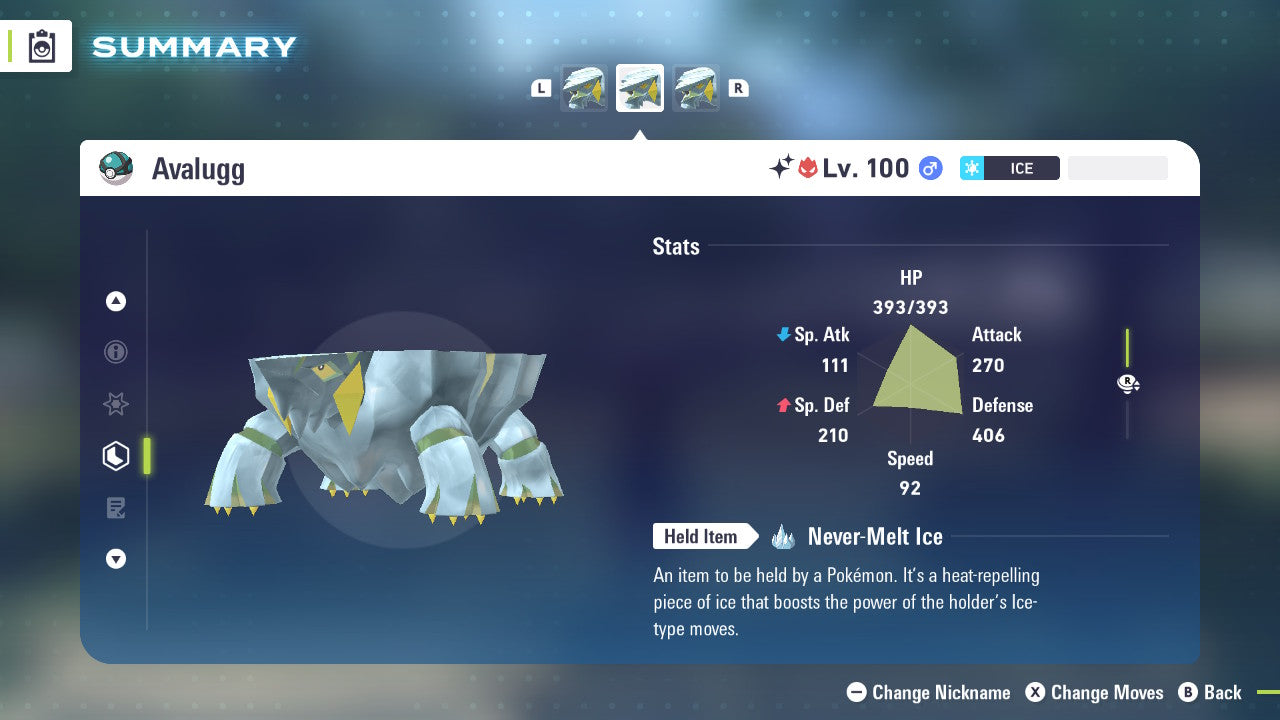Select the hexagon stats icon in the sidebar
Screen dimensions: 1280x720
coord(115,456)
